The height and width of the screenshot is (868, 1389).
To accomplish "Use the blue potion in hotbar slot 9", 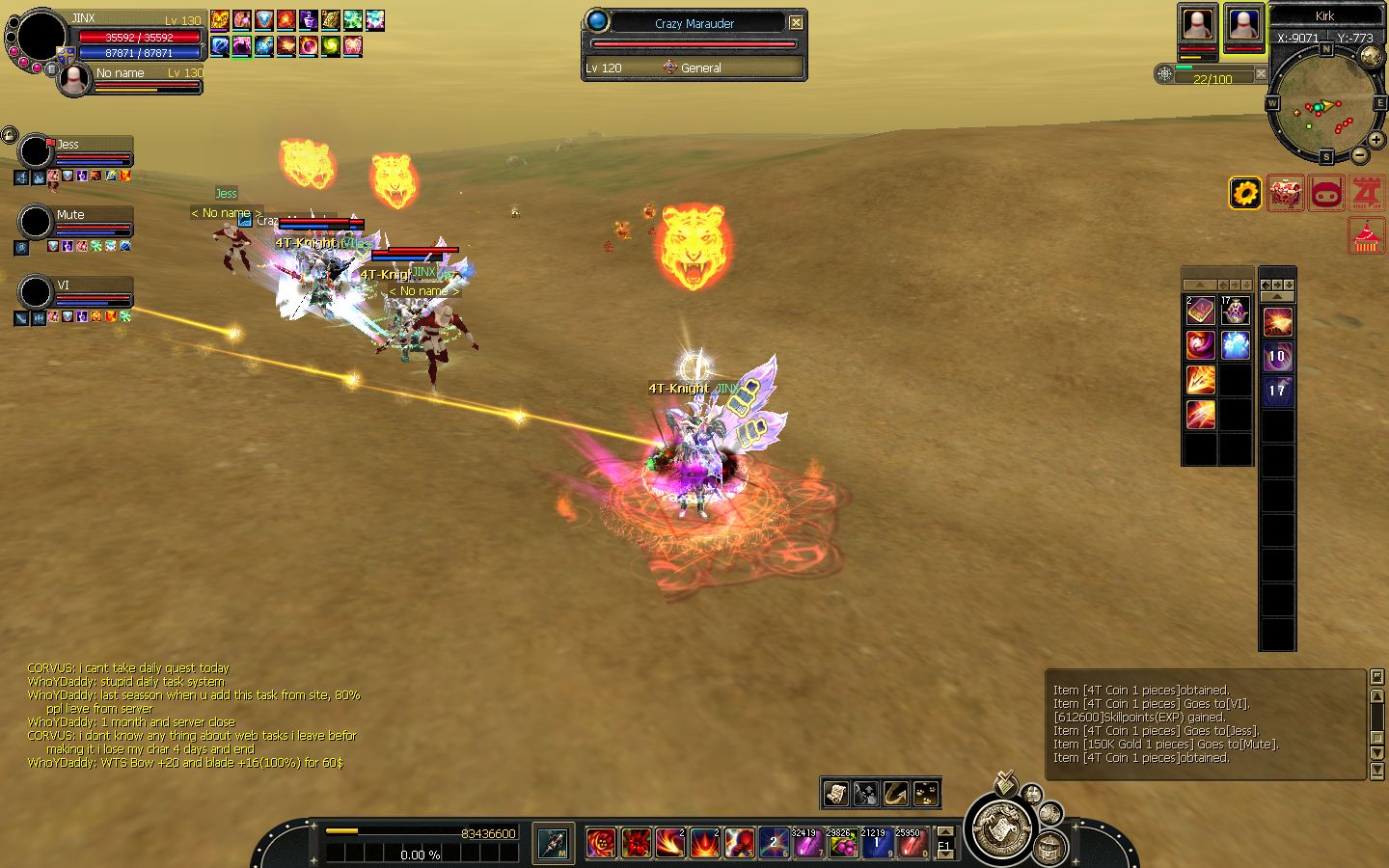I will [x=877, y=844].
